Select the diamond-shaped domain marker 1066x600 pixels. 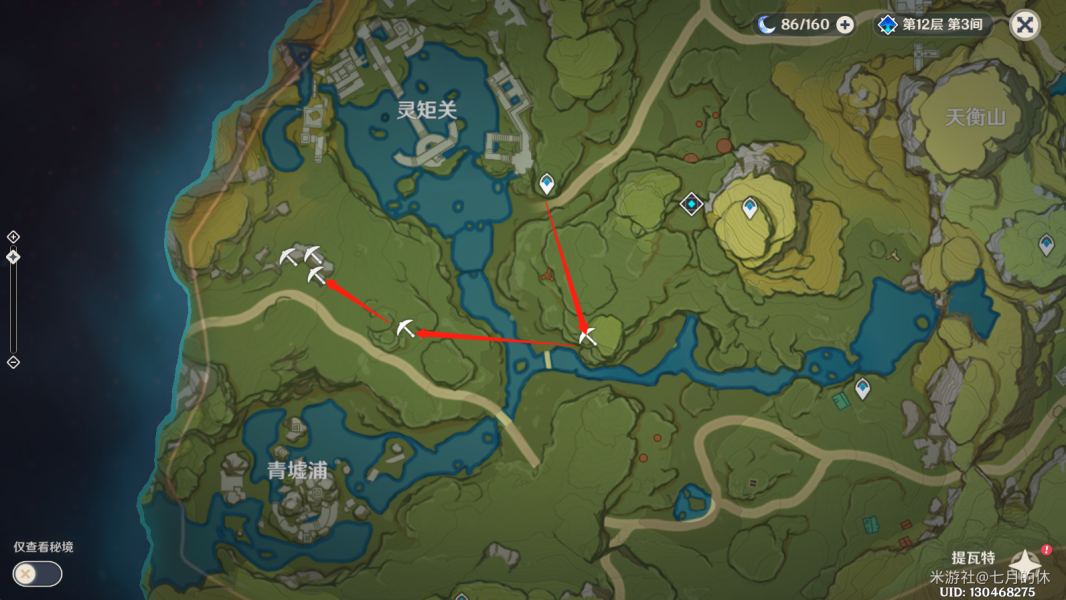tap(691, 204)
